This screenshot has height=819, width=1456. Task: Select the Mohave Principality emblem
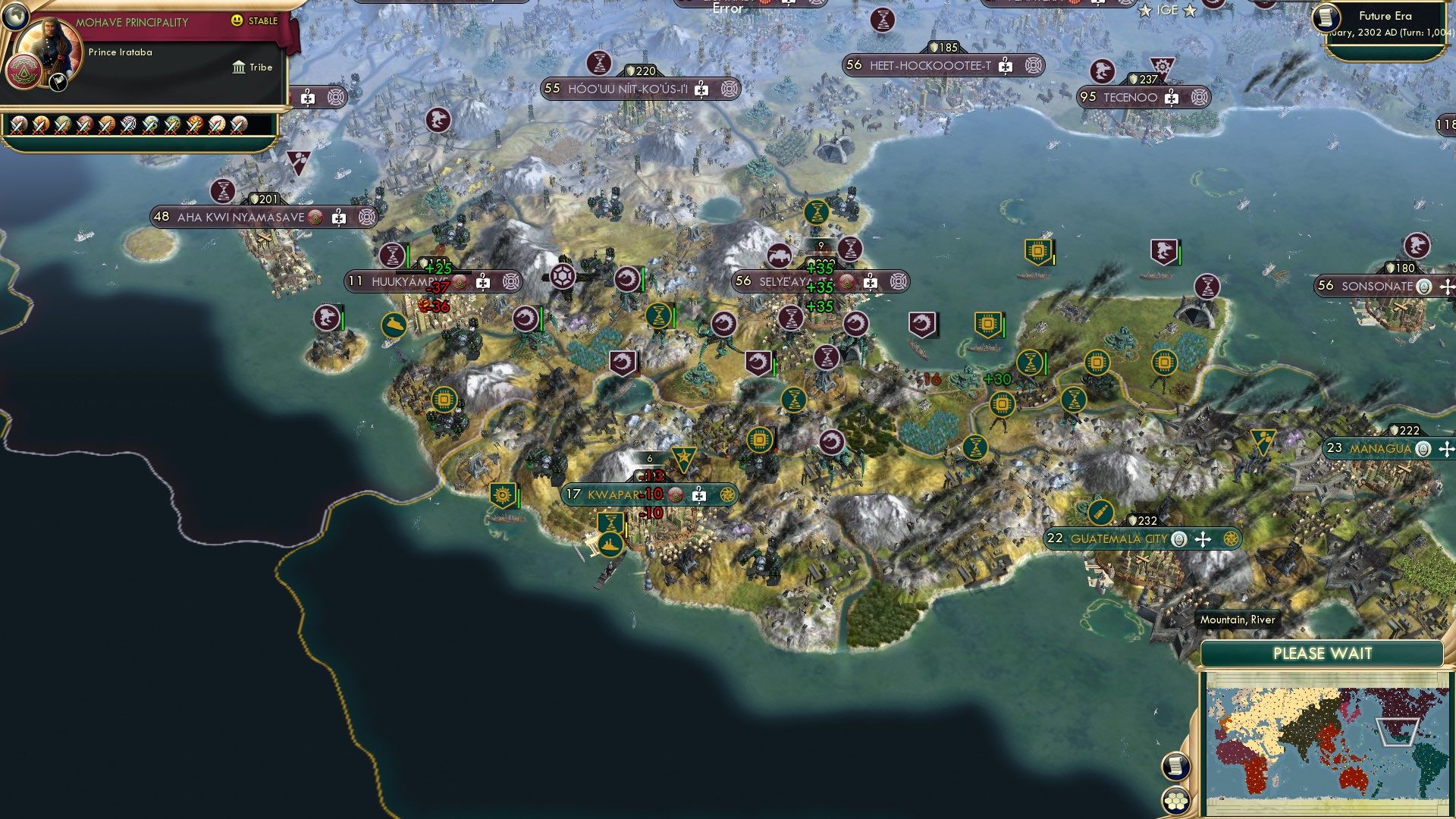[x=24, y=71]
